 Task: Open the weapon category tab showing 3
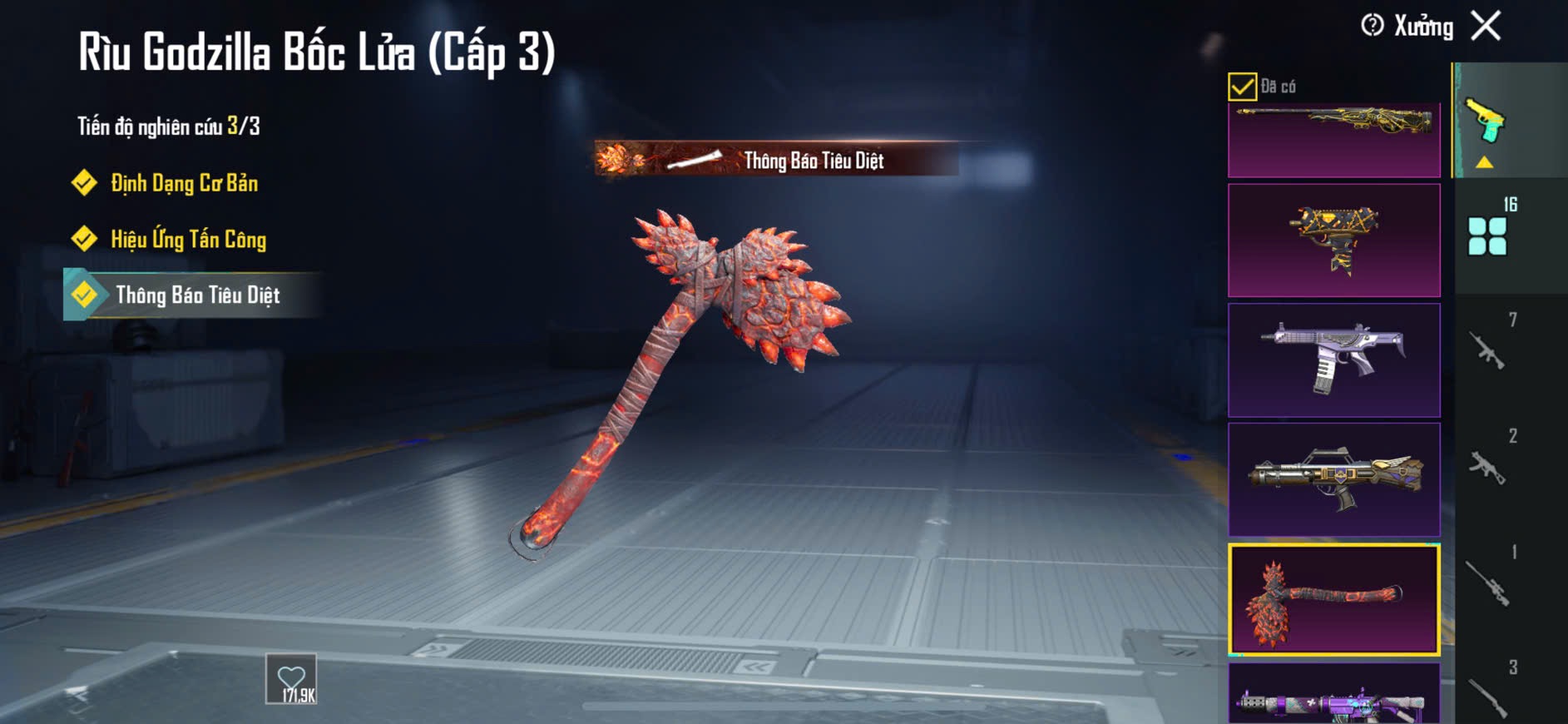click(1489, 695)
